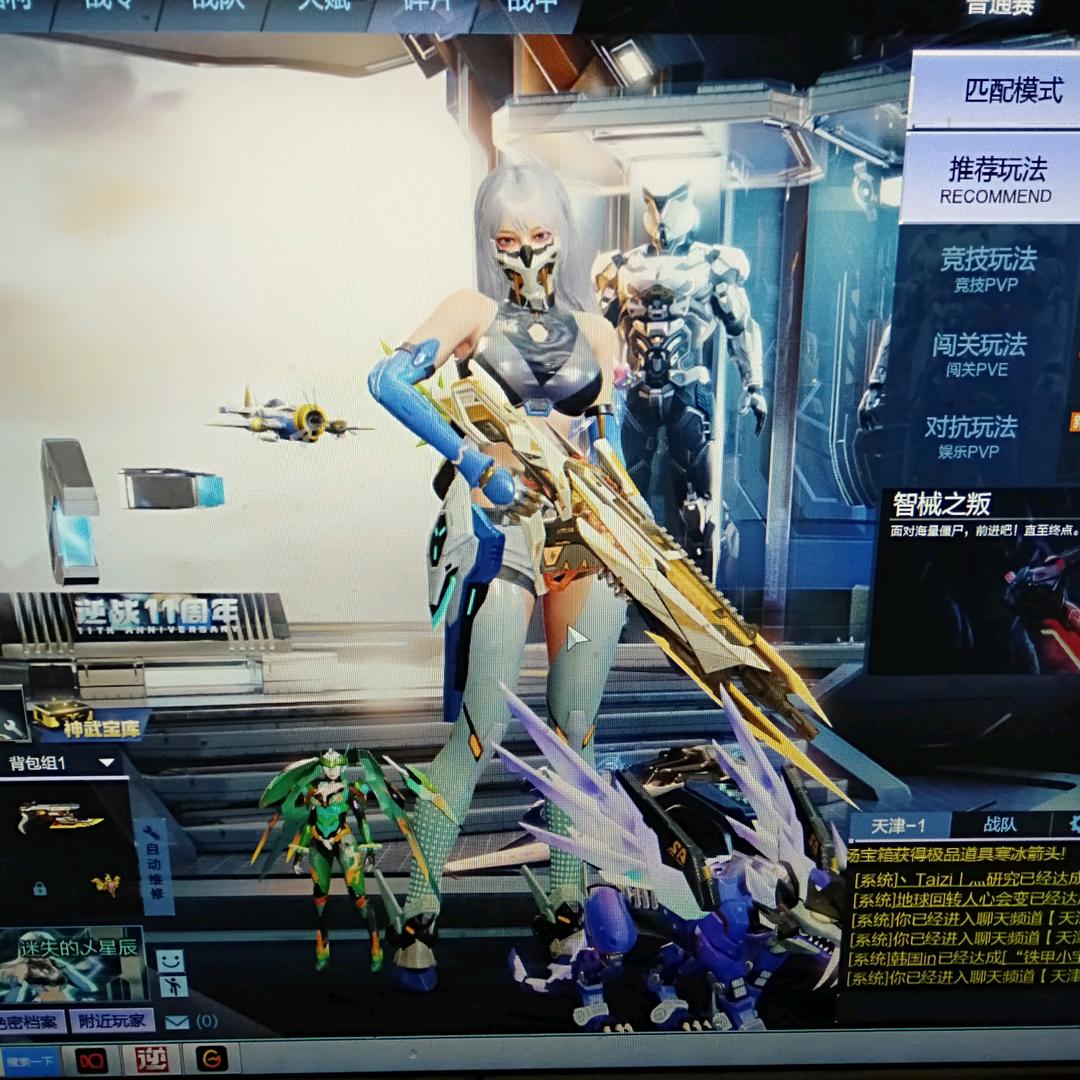Click the 自动维修 auto-repair button
Screen dimensions: 1080x1080
point(153,865)
